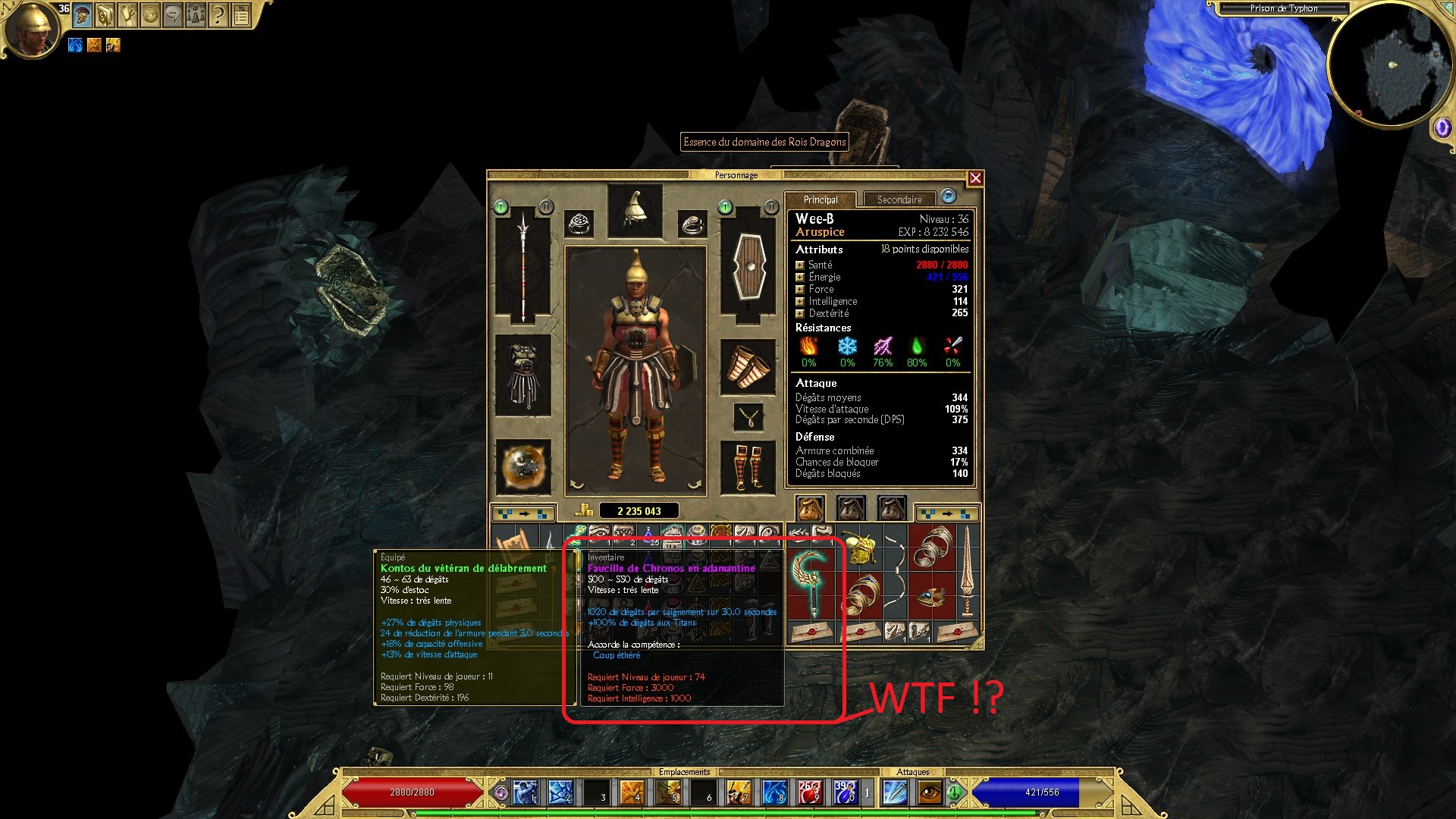This screenshot has width=1456, height=819.
Task: Open the skills book icon in top toolbar
Action: click(105, 15)
